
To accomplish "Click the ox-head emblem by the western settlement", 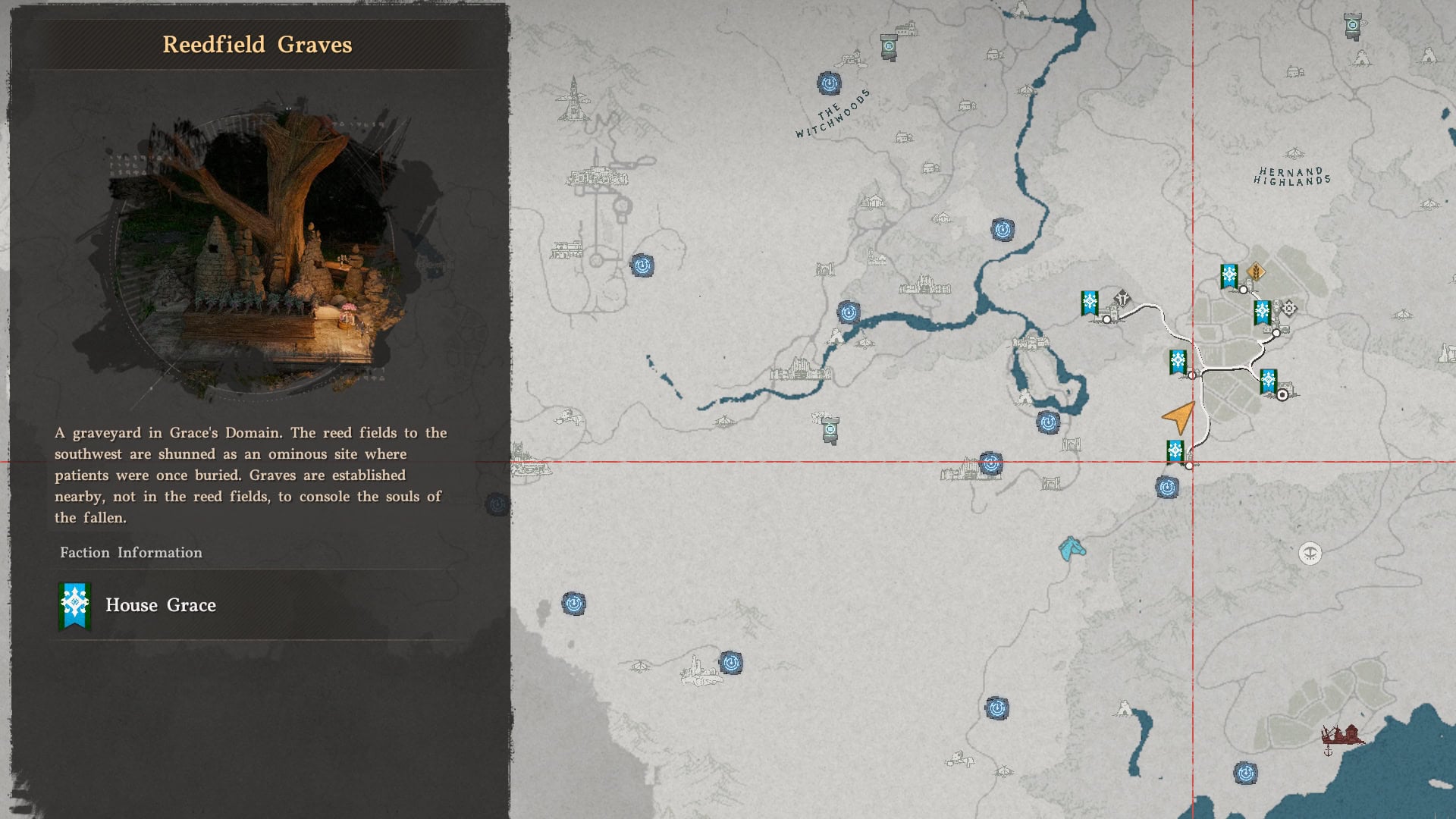I will [x=1123, y=299].
